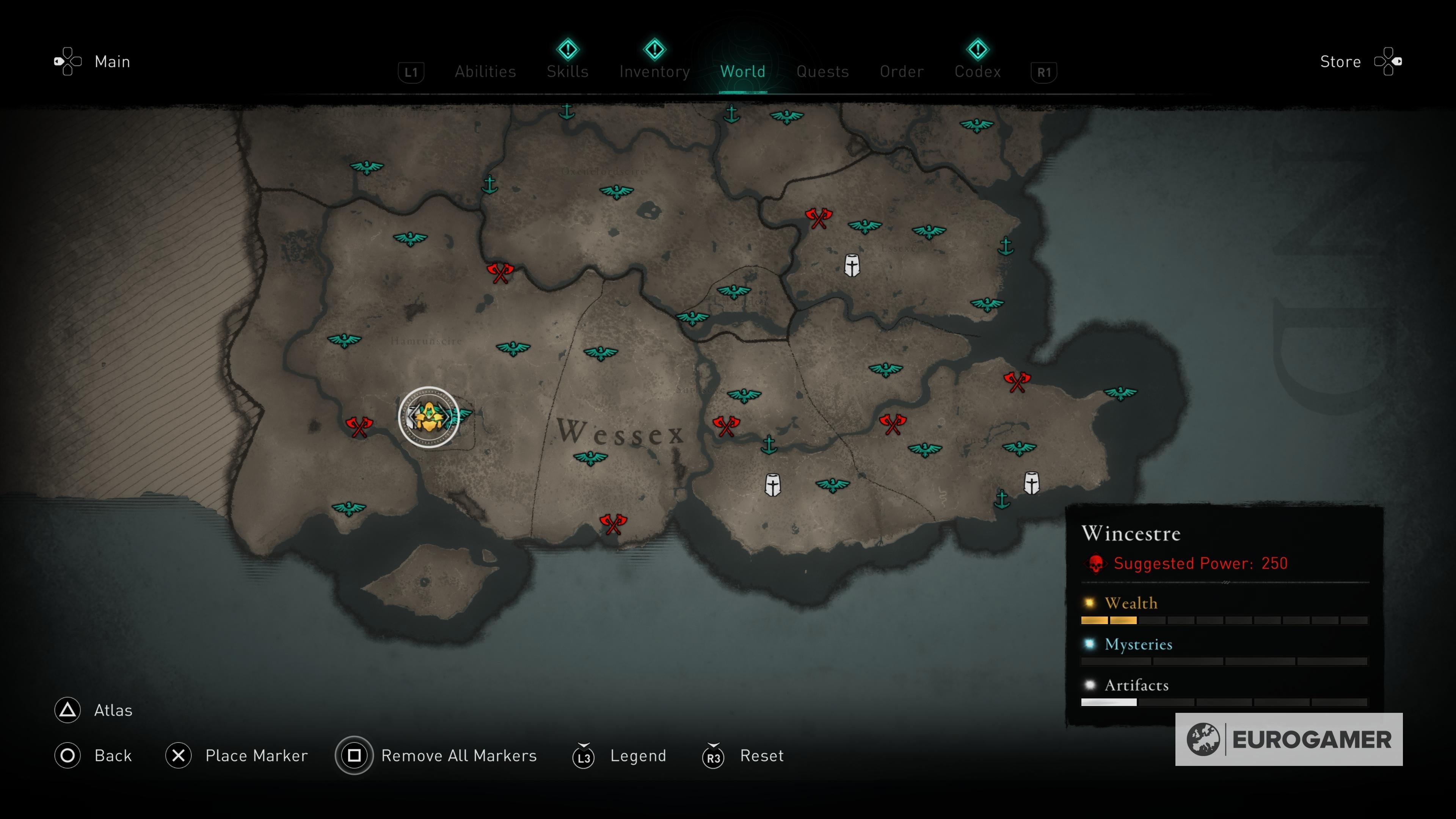Click the notification diamond above Skills
Viewport: 1456px width, 819px height.
coord(568,50)
